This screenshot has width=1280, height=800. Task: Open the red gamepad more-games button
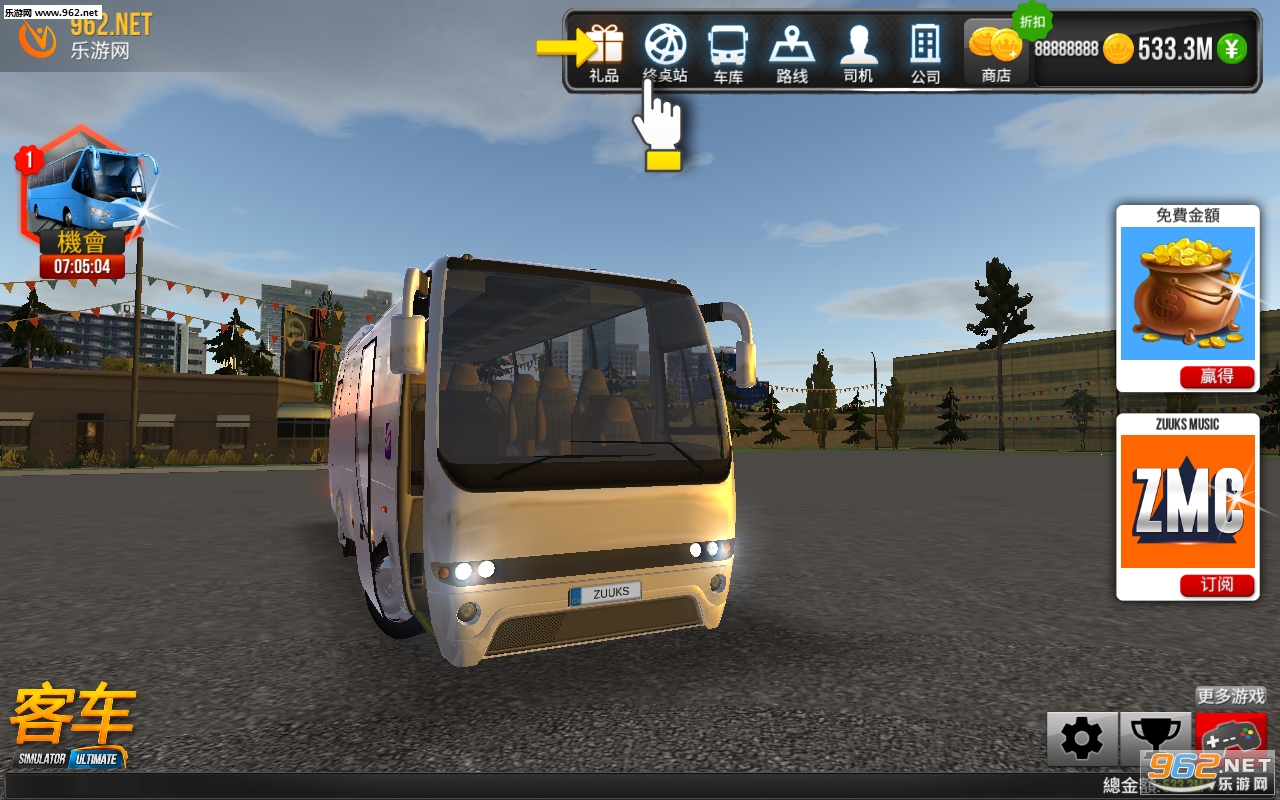pos(1231,739)
